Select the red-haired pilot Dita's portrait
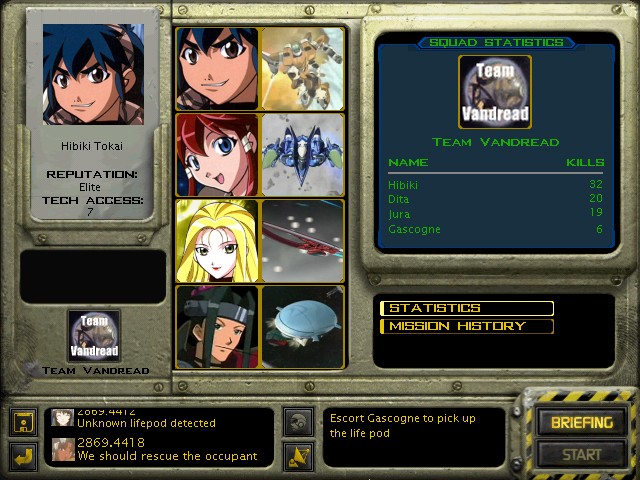Screen dimensions: 640x480 click(217, 154)
